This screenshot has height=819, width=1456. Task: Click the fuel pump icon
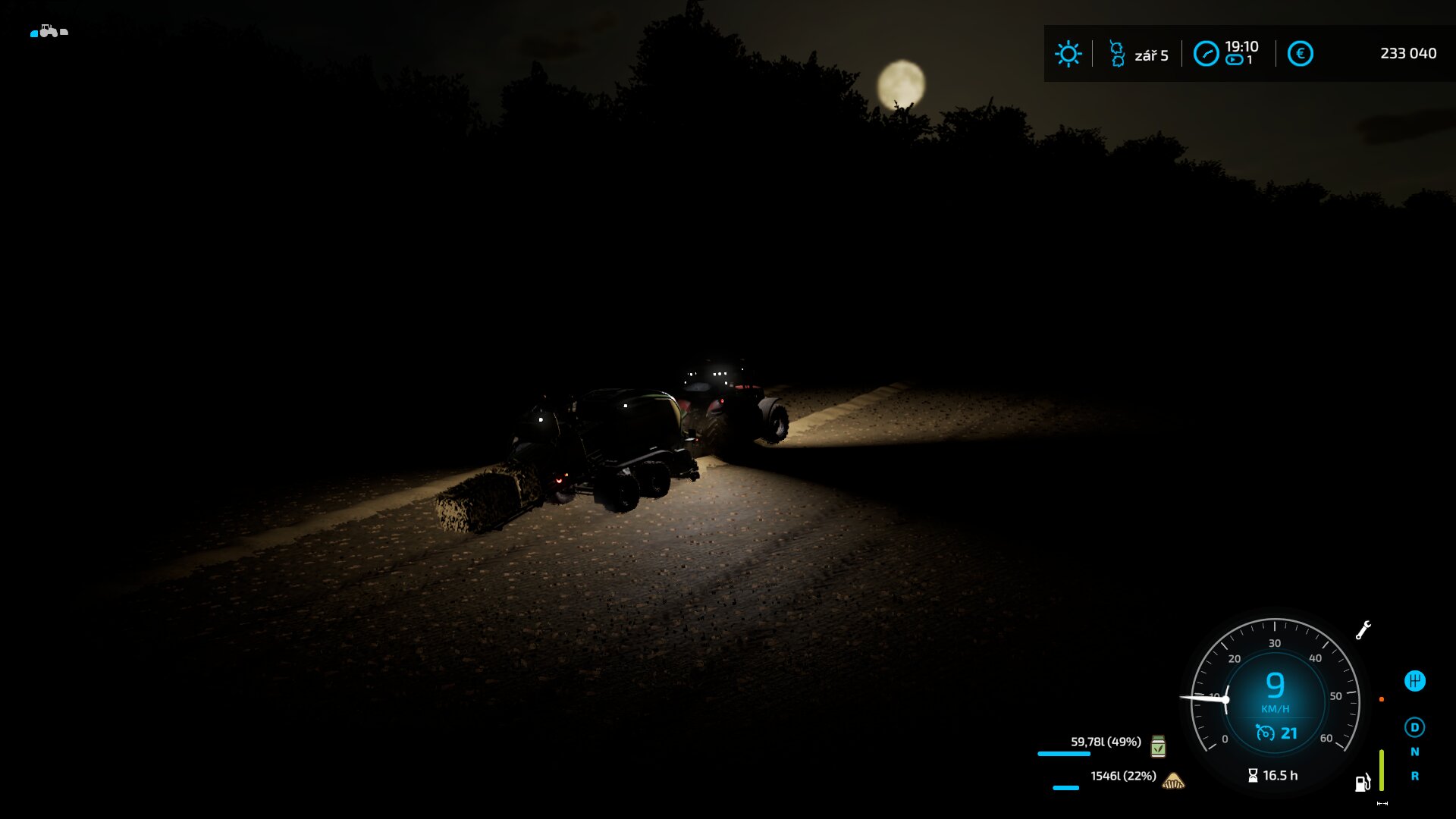(1363, 783)
